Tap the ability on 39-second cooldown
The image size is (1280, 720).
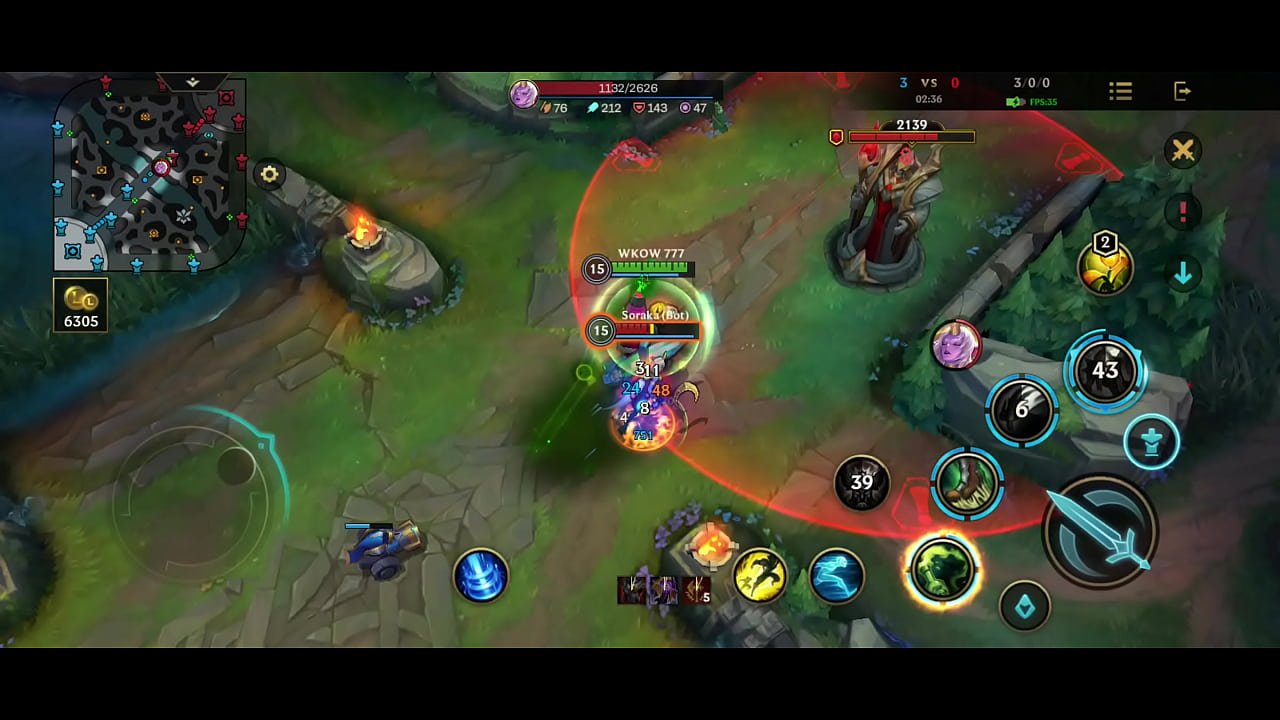pos(861,483)
